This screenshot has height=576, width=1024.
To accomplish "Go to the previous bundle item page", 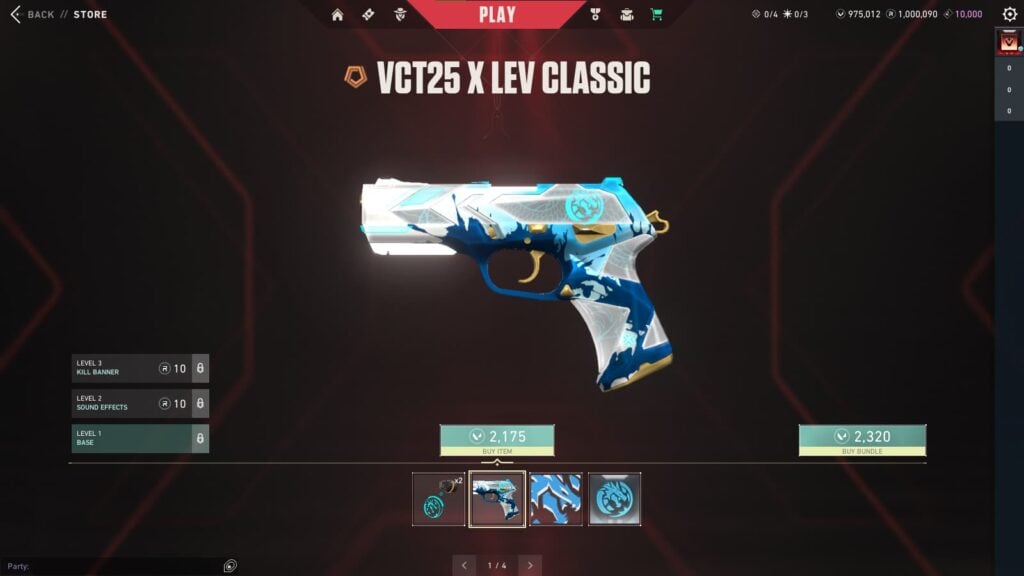I will [464, 565].
